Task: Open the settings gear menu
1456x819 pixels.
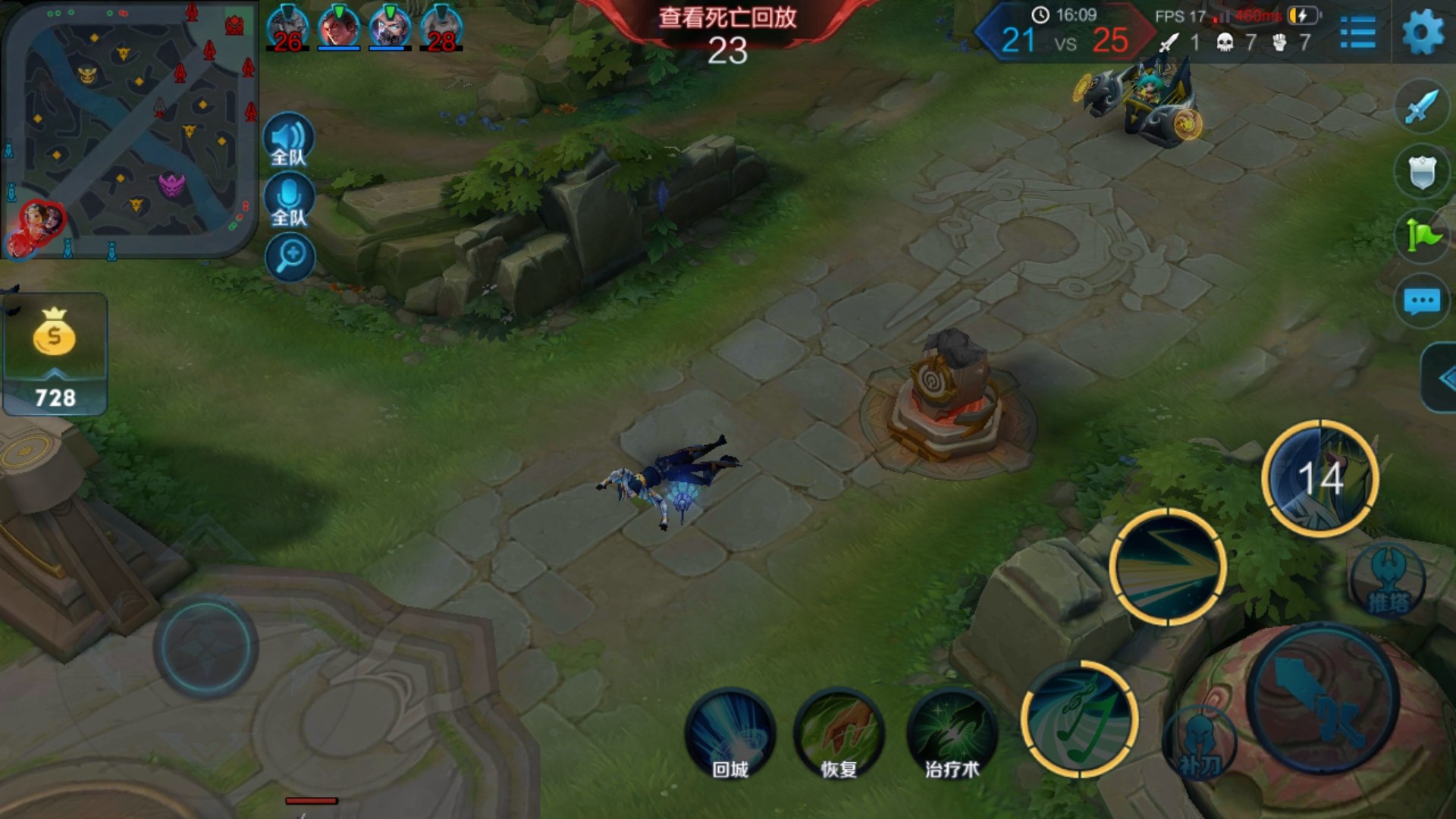Action: pyautogui.click(x=1423, y=33)
